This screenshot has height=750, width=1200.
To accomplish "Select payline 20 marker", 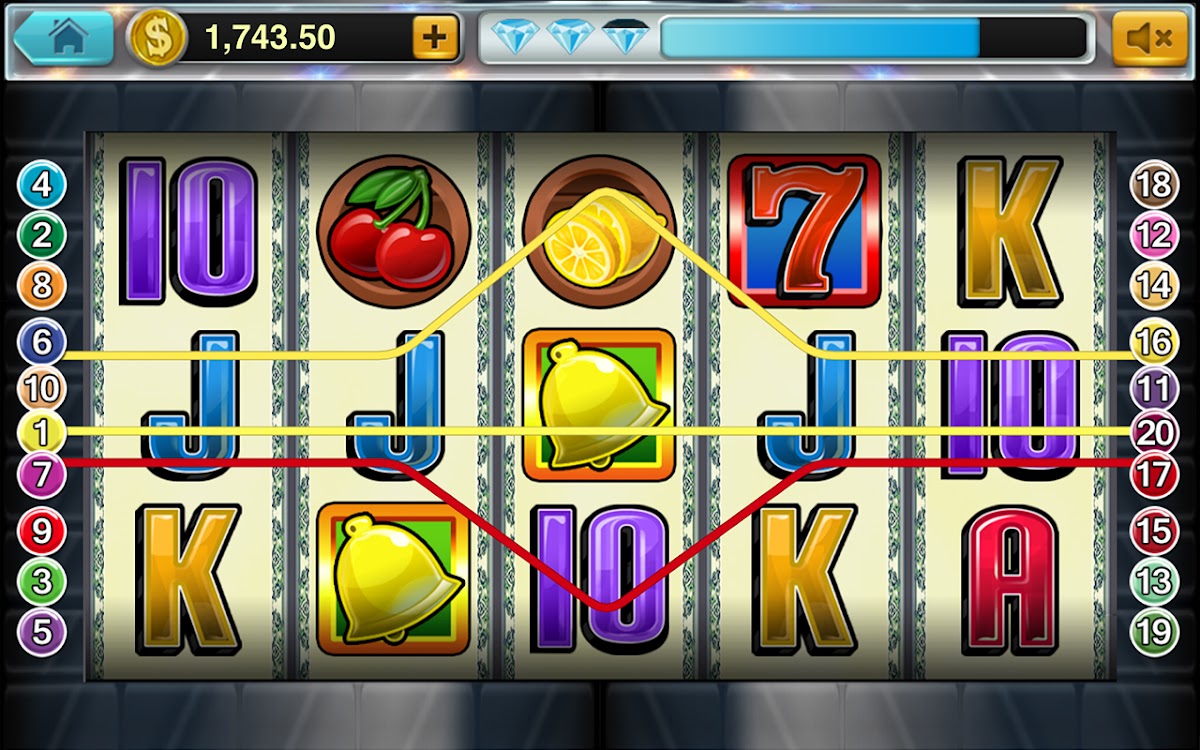I will 1153,432.
